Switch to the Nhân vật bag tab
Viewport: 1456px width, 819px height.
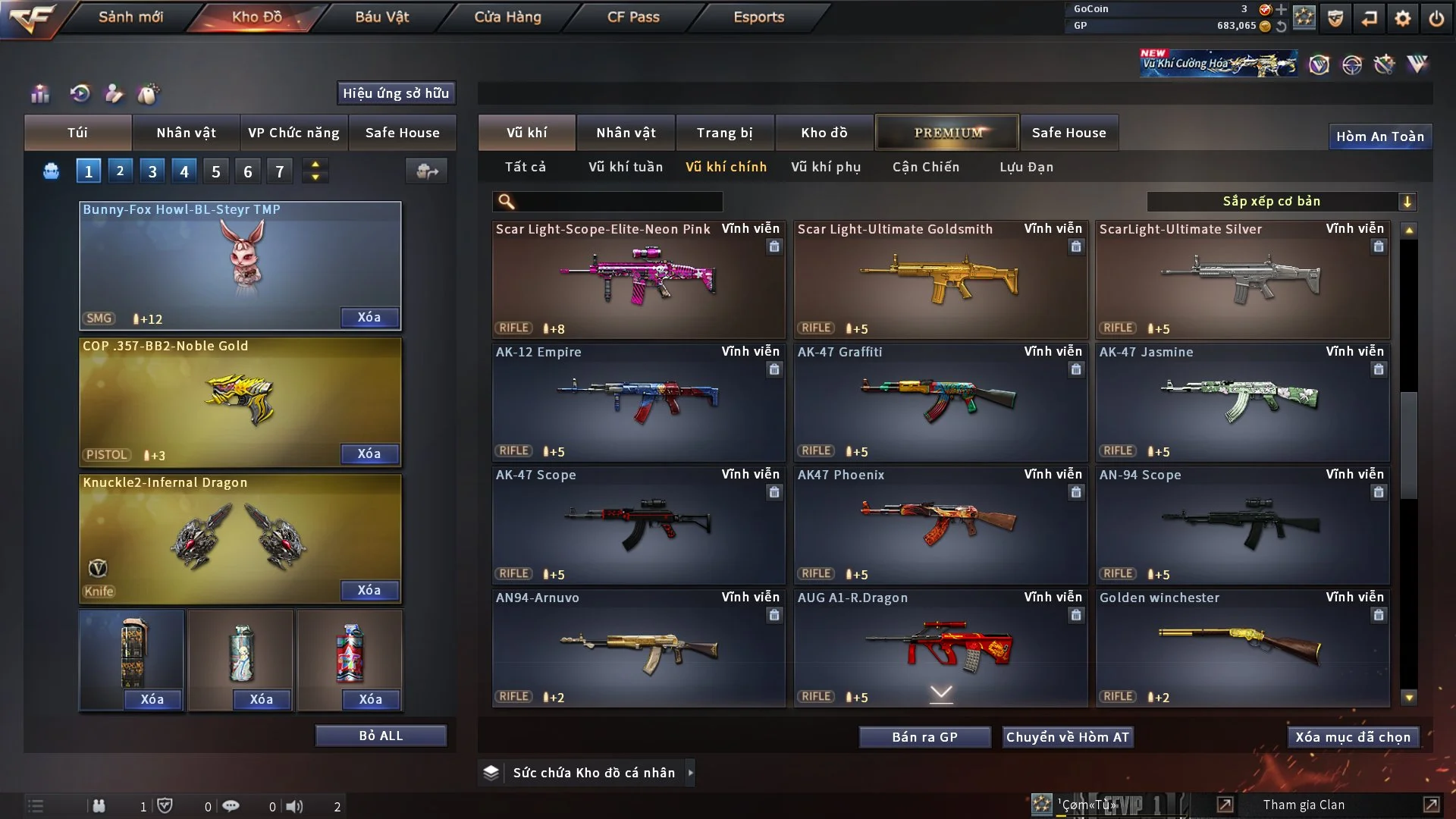click(x=186, y=133)
